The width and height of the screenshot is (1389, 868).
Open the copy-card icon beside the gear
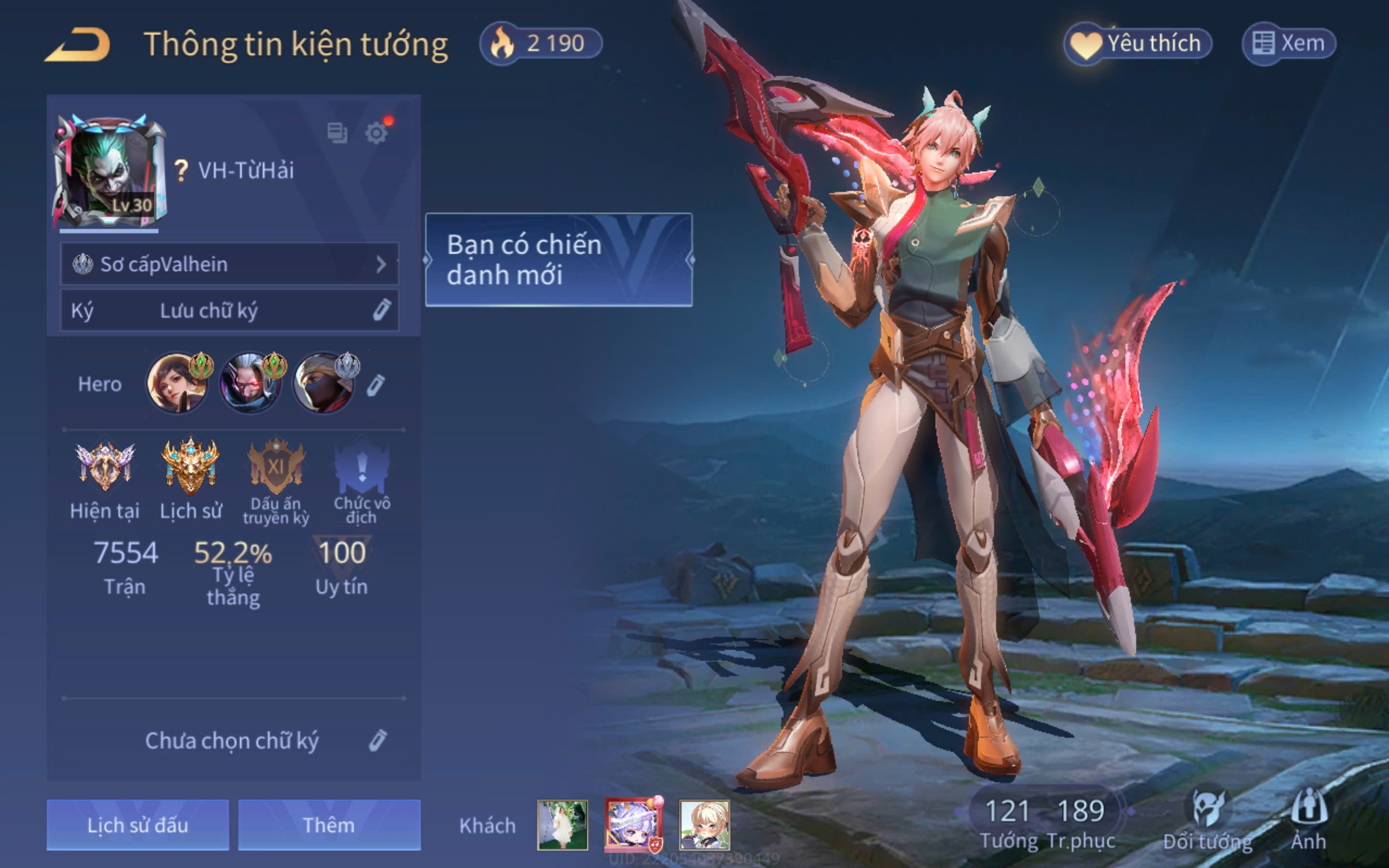[337, 133]
